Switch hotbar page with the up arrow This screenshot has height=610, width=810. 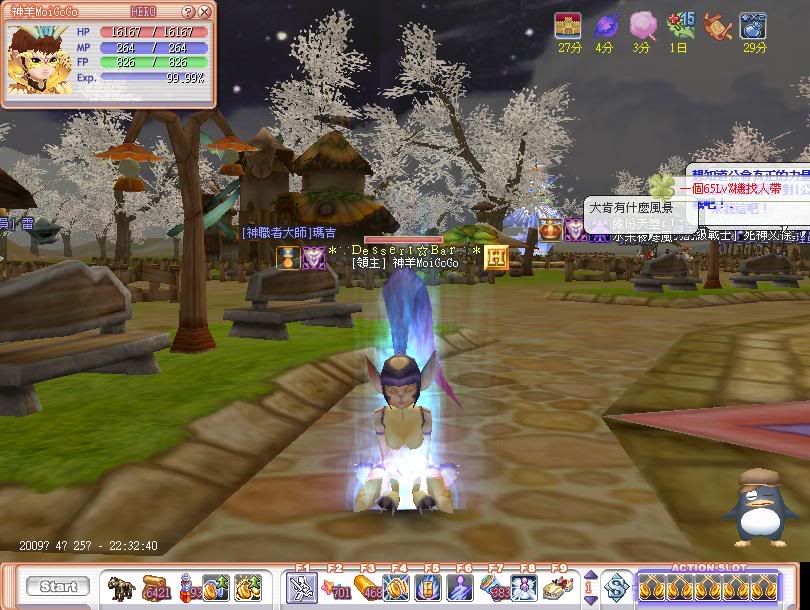click(589, 575)
